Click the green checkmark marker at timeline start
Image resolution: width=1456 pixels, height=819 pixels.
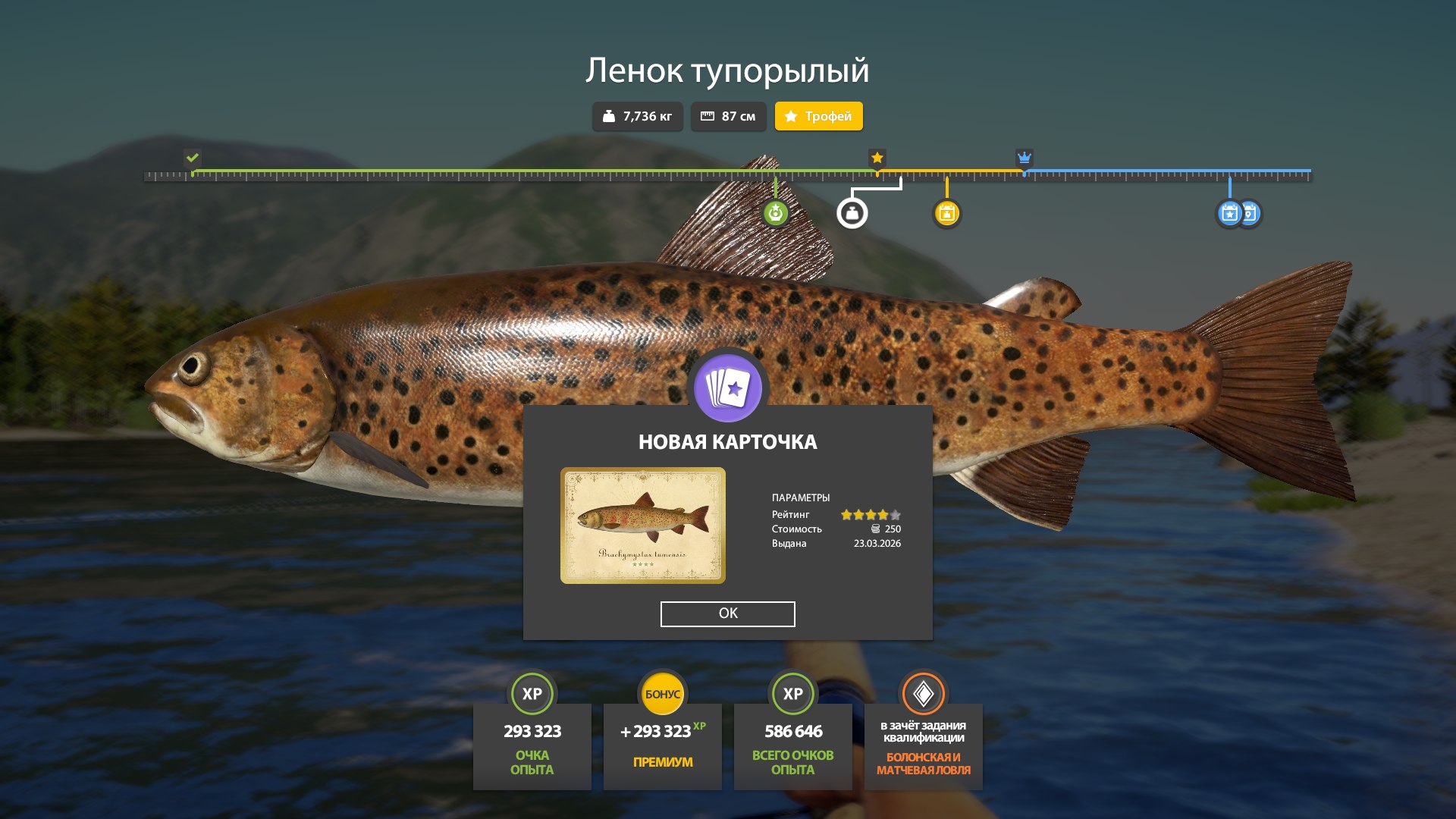point(191,158)
